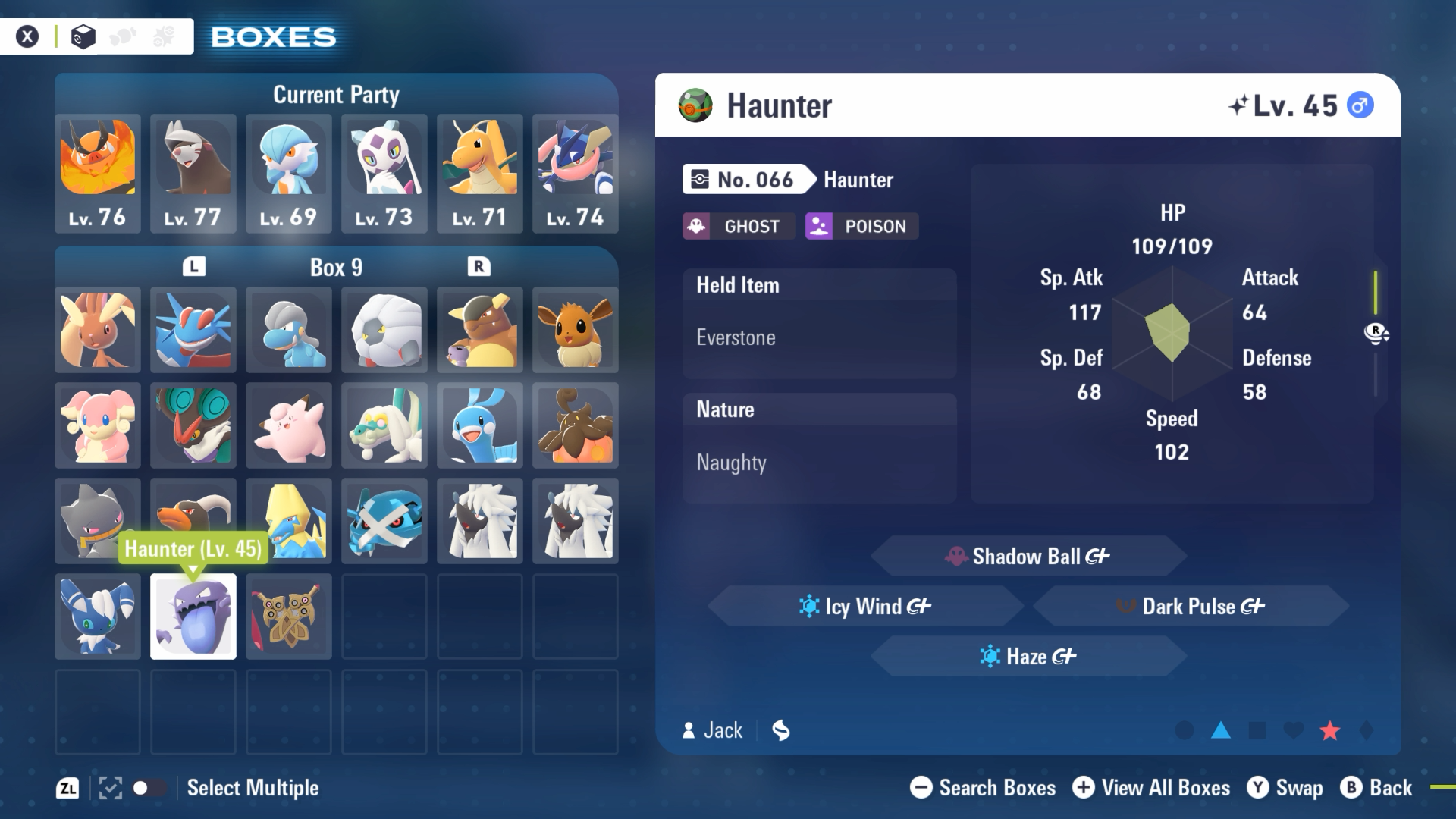Select the Gardevoir party slot
This screenshot has width=1456, height=819.
tap(288, 173)
